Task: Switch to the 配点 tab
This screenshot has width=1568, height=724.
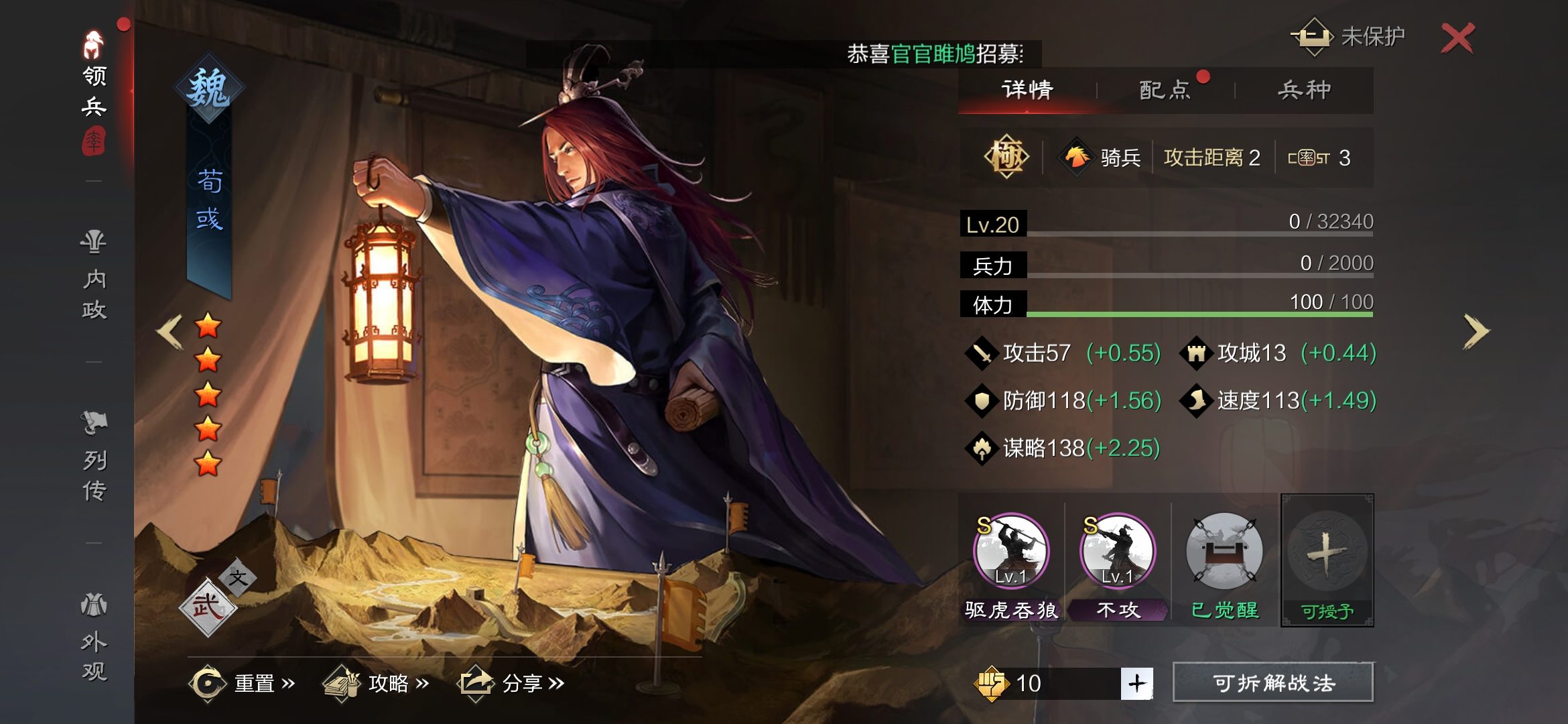Action: (x=1165, y=90)
